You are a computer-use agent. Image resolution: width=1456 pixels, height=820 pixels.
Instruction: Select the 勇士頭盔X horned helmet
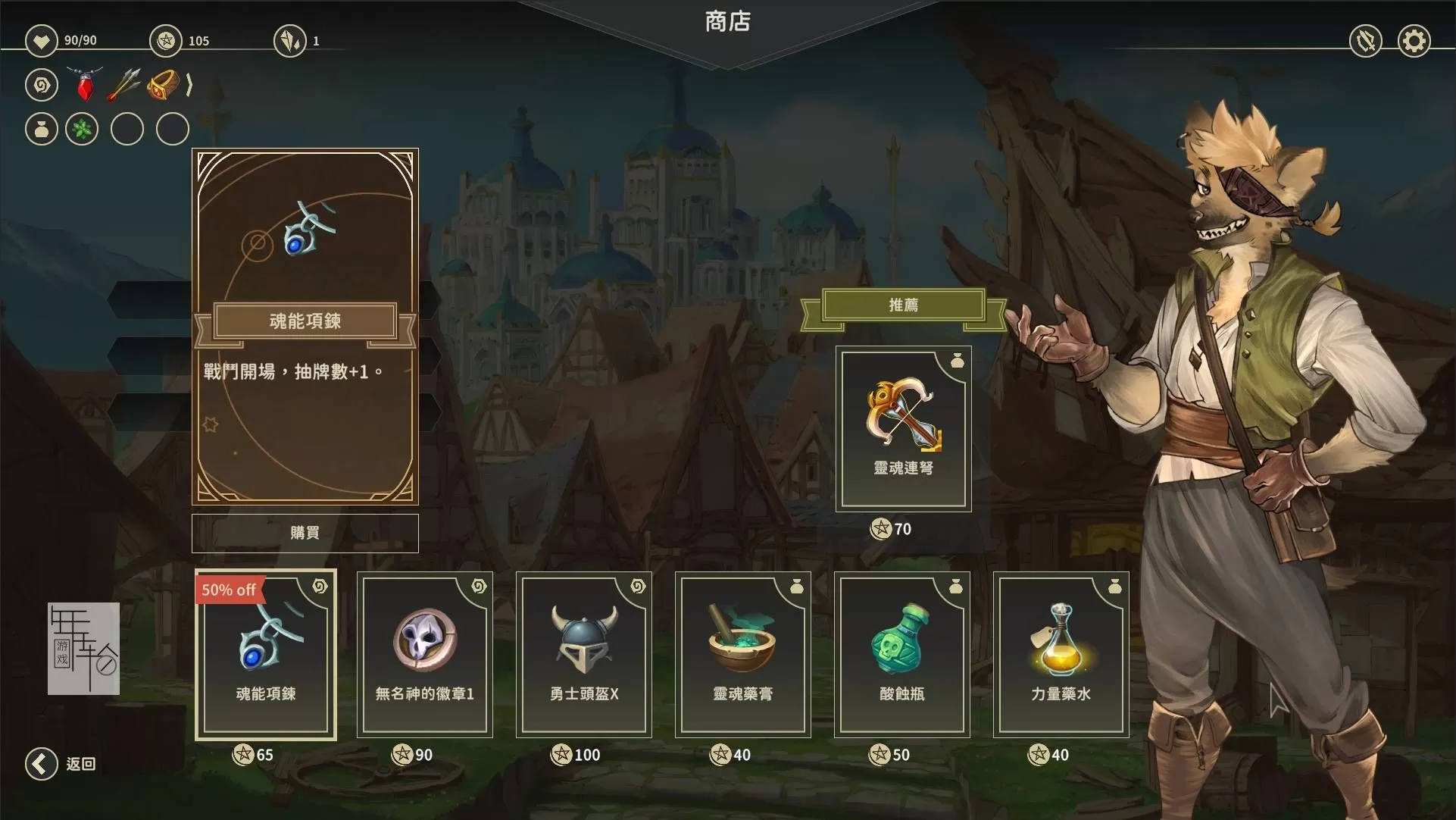tap(583, 655)
